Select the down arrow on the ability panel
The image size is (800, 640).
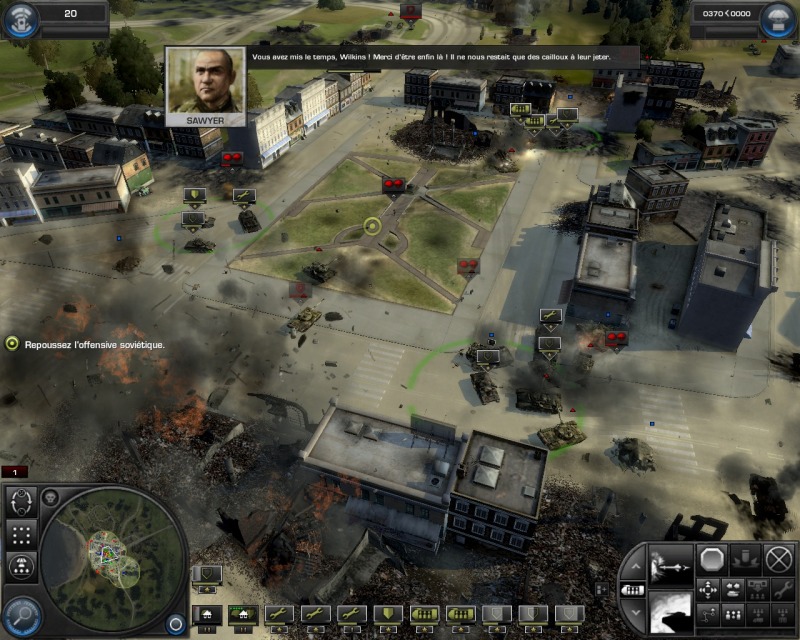(634, 610)
